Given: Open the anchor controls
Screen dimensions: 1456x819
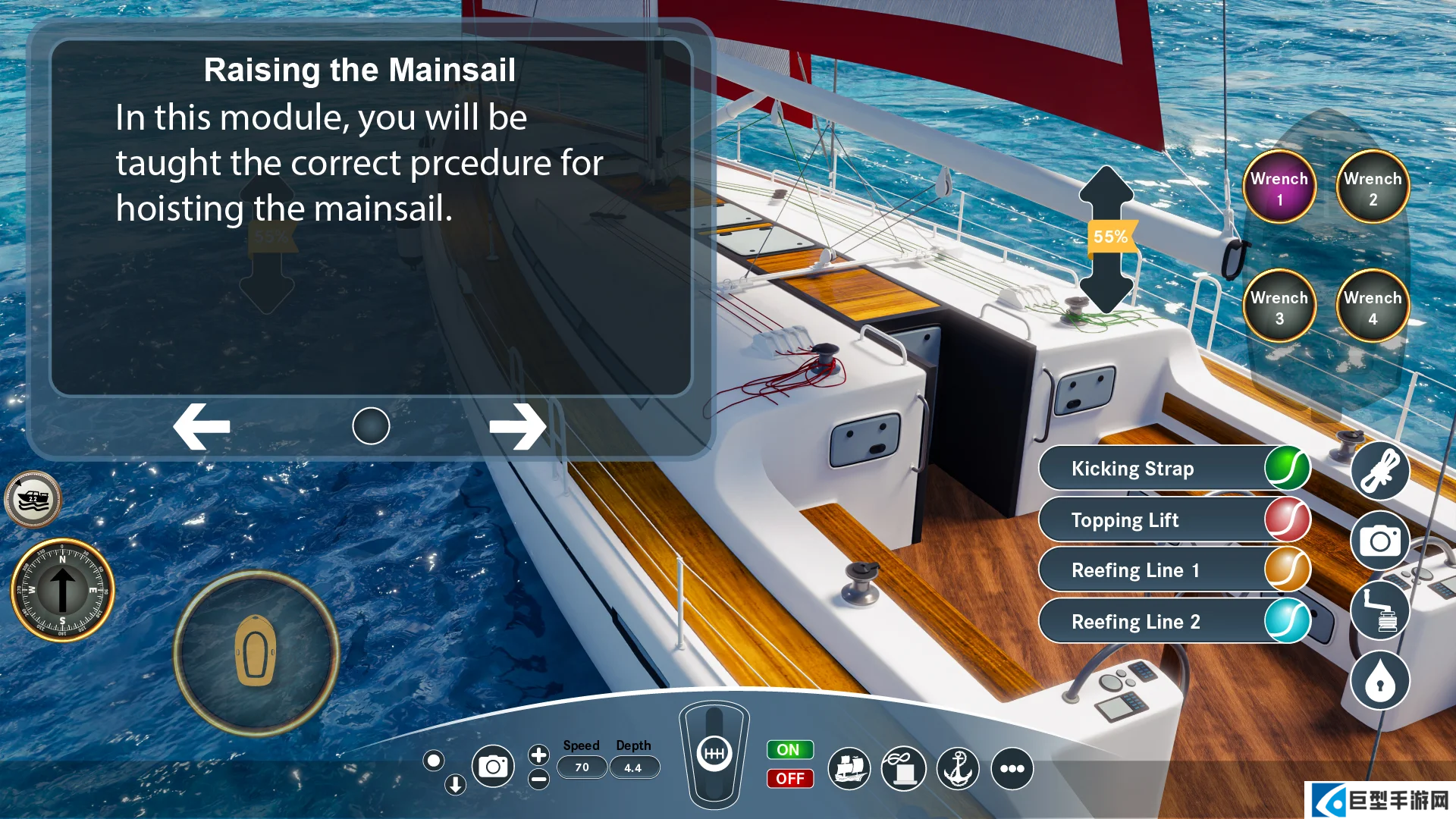Looking at the screenshot, I should (x=958, y=769).
